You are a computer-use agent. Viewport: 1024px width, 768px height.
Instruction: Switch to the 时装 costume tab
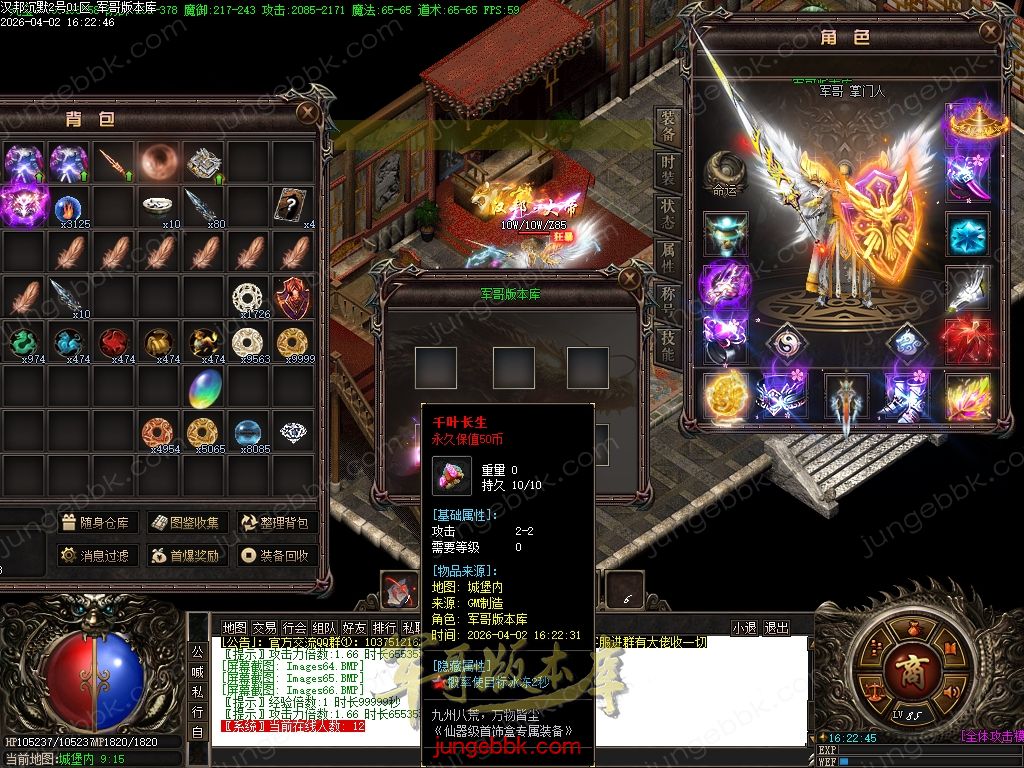pos(668,168)
